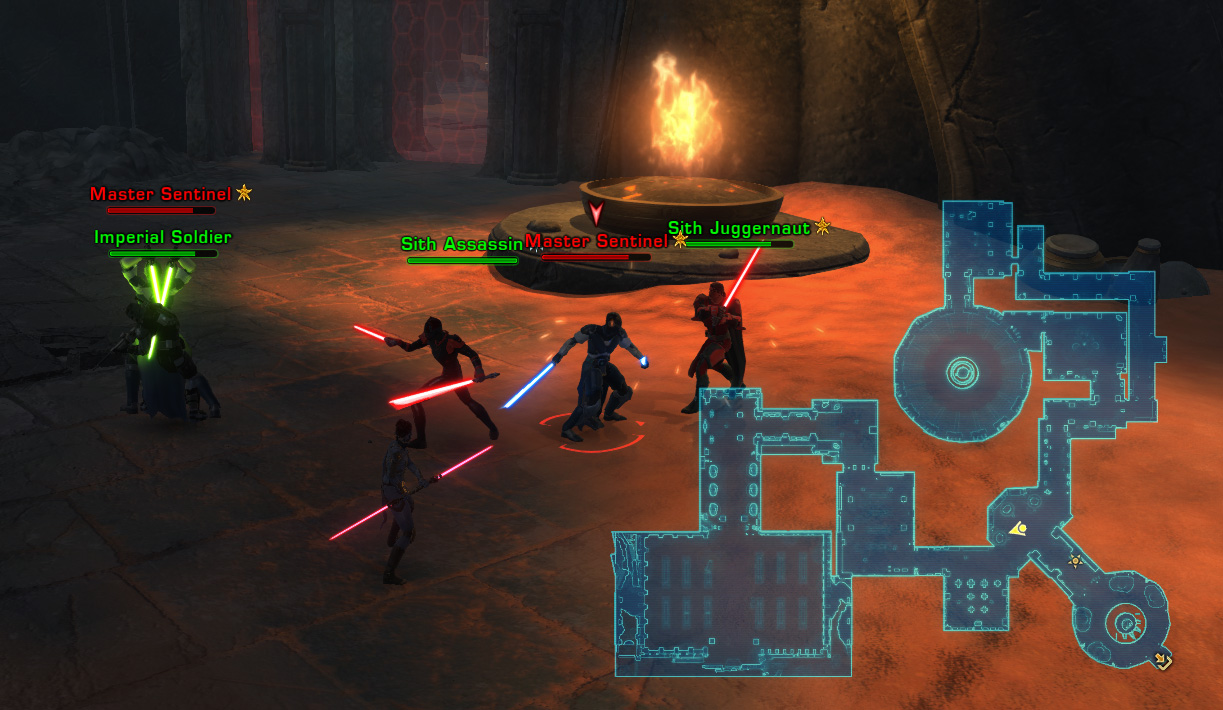Click the exit arrow marker on the map
Screen dimensions: 1223x710
coord(1162,659)
